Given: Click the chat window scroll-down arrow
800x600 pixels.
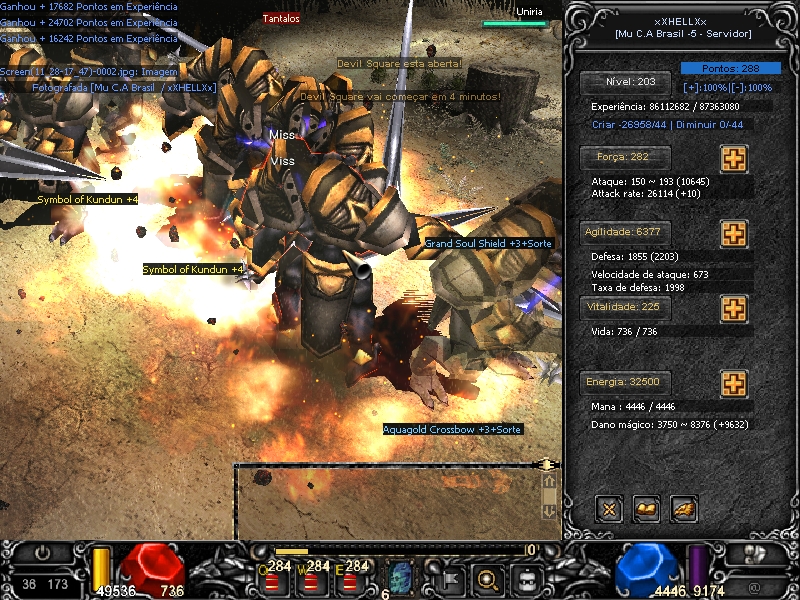Looking at the screenshot, I should (548, 510).
